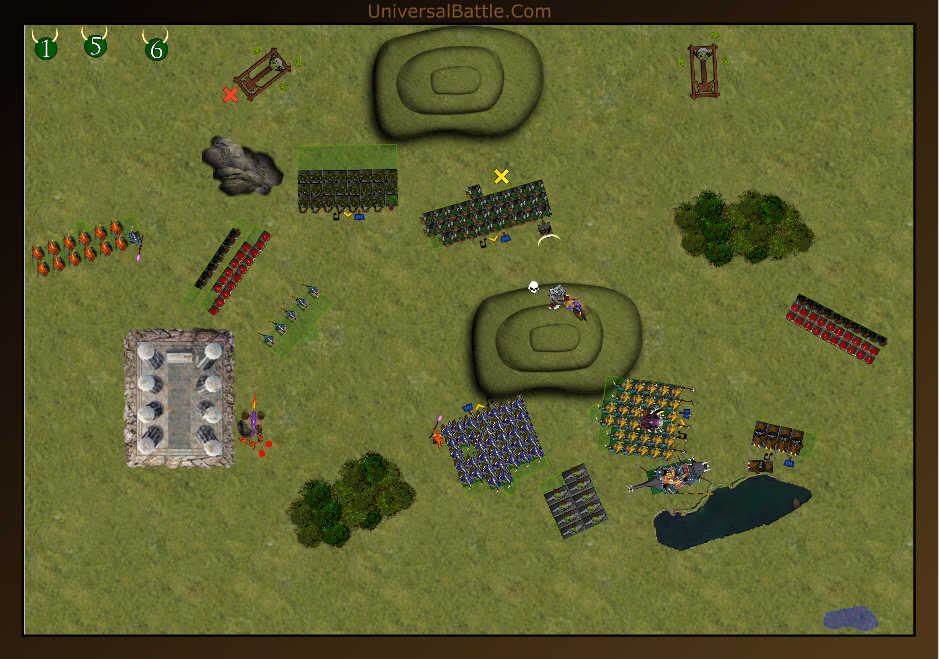Click the red X marker
939x659 pixels.
pos(231,95)
